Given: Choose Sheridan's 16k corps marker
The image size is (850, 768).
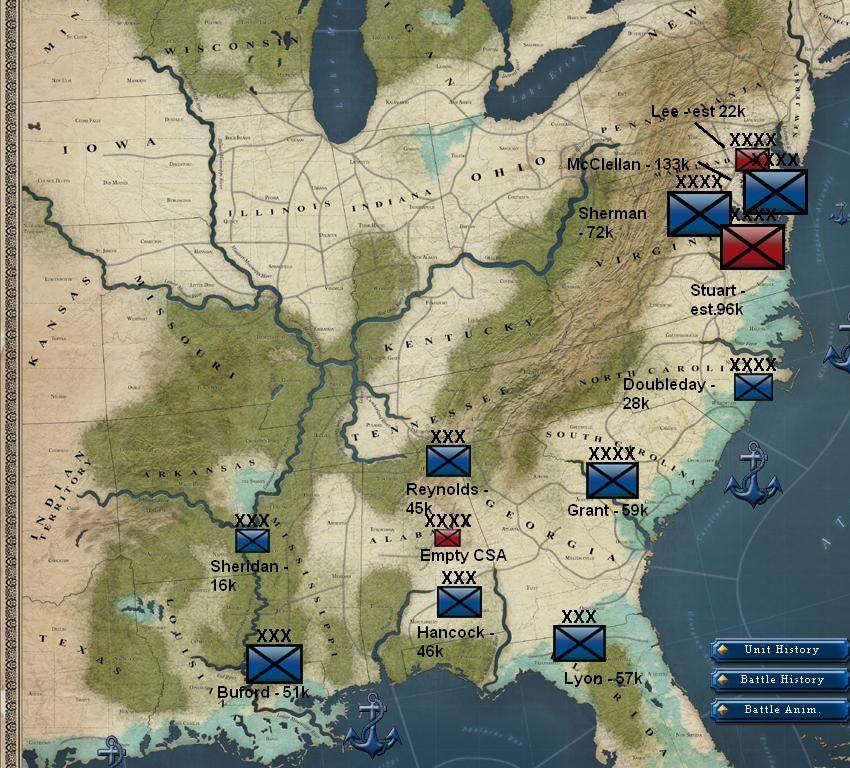Looking at the screenshot, I should point(252,541).
